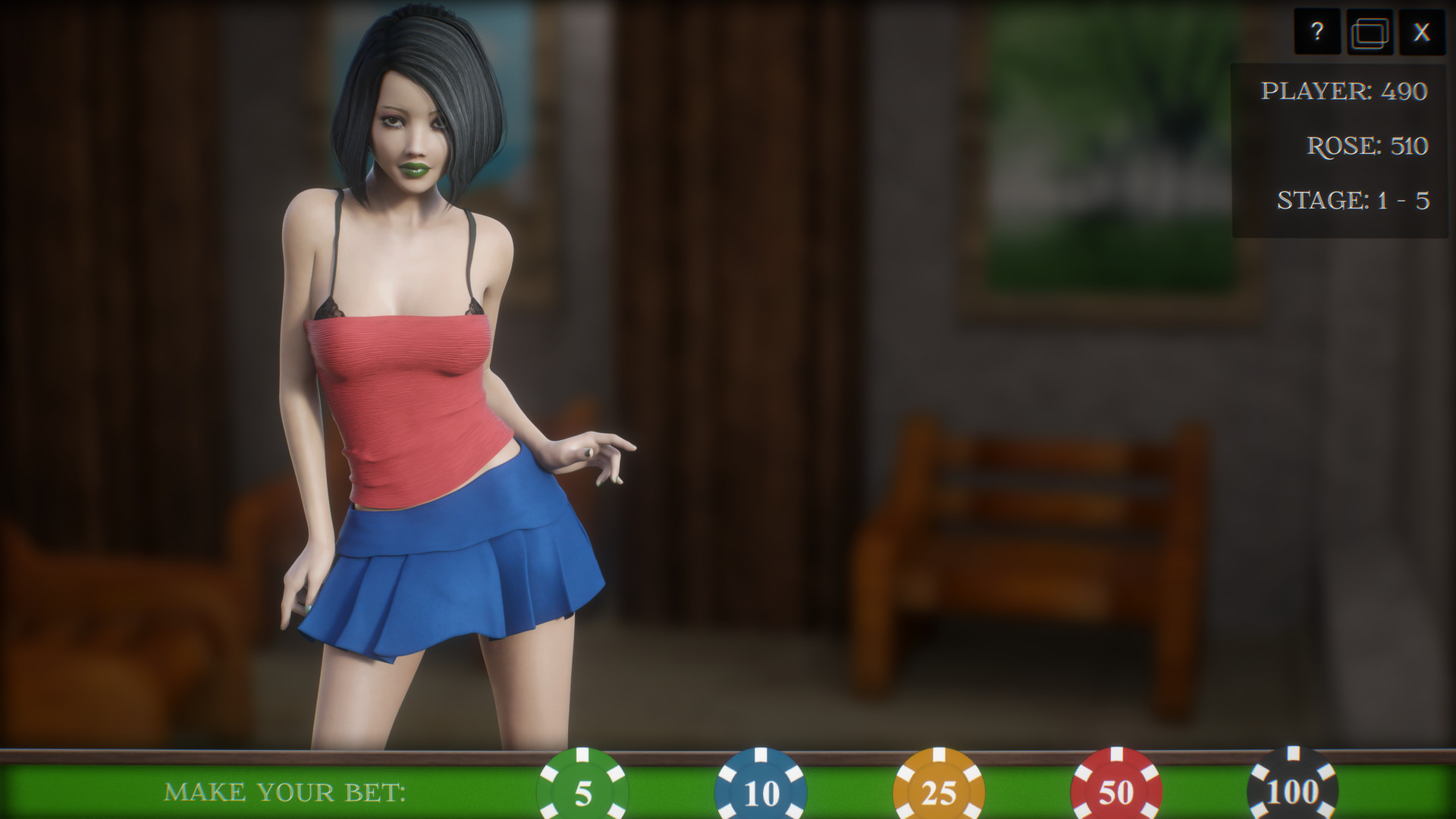1456x819 pixels.
Task: Bet the minimum 5 chips
Action: click(582, 791)
